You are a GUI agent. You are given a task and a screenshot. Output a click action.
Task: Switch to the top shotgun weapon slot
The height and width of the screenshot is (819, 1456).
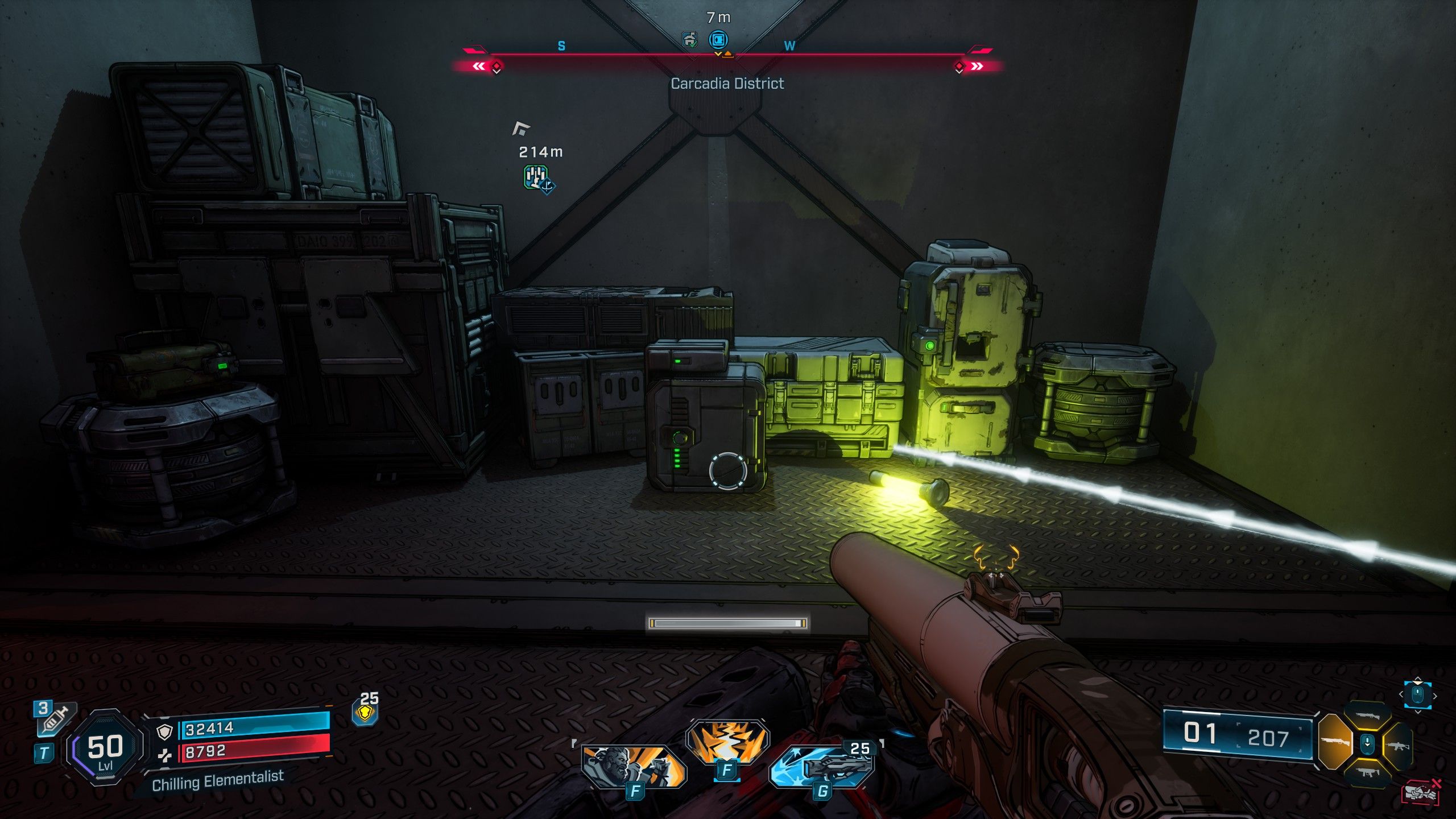click(x=1367, y=716)
